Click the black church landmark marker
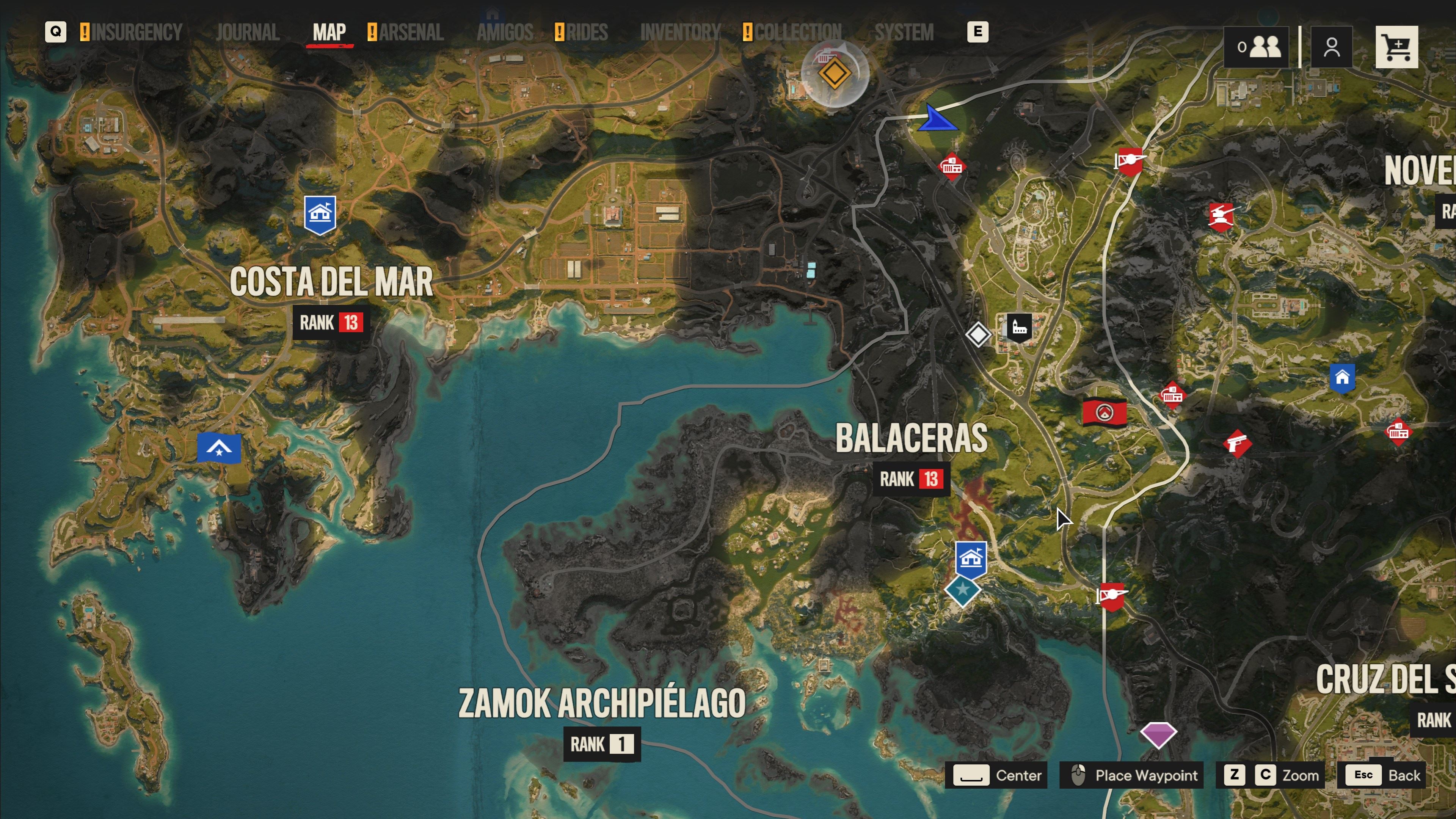Viewport: 1456px width, 819px height. pos(1019,327)
